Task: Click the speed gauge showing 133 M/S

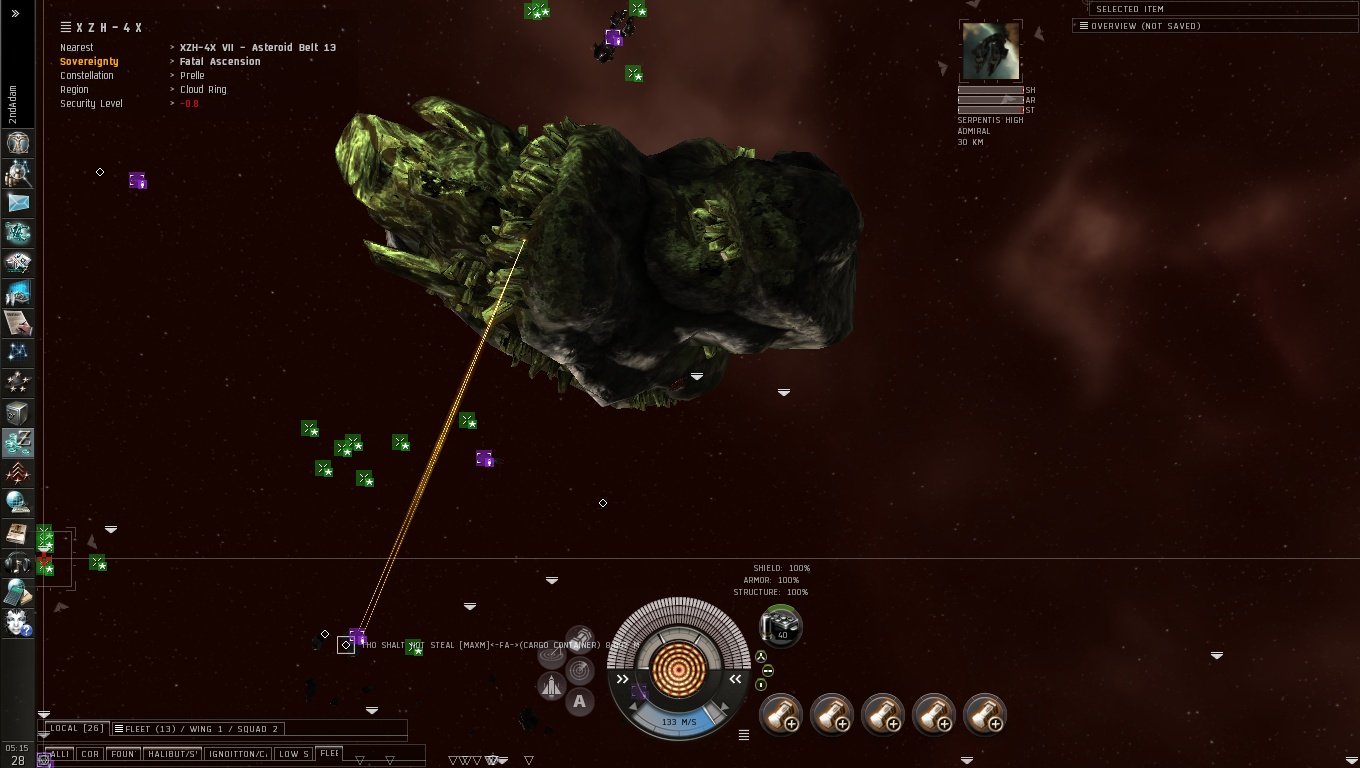Action: [679, 721]
